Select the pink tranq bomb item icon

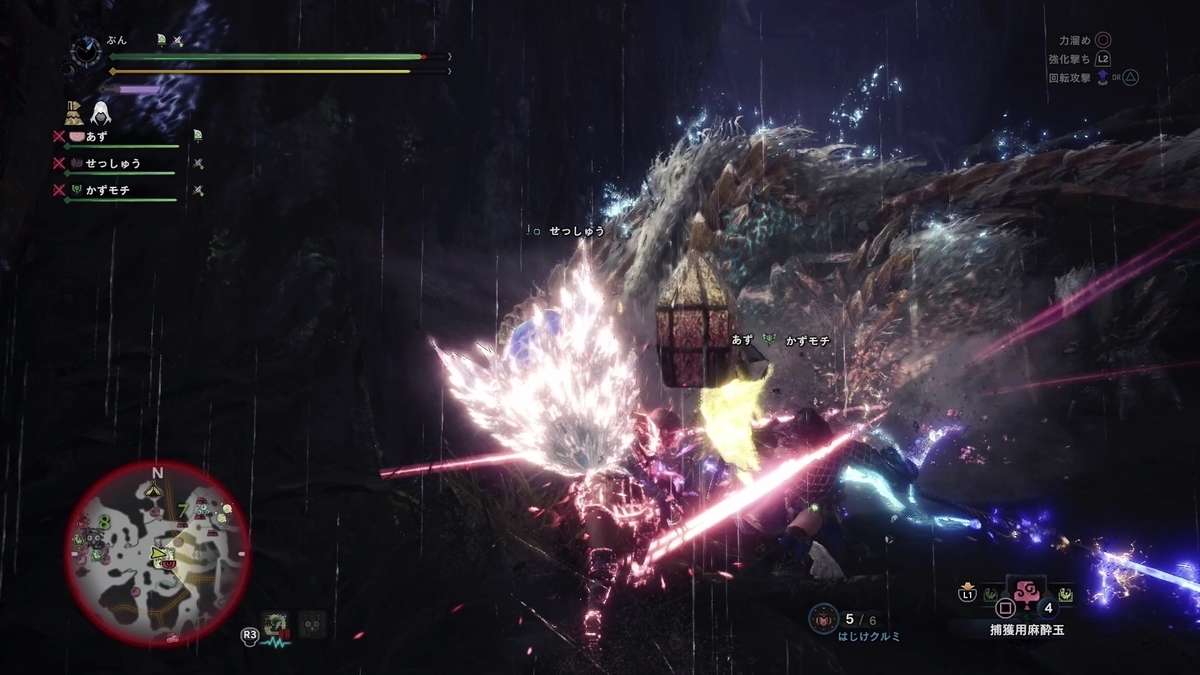click(x=1028, y=594)
